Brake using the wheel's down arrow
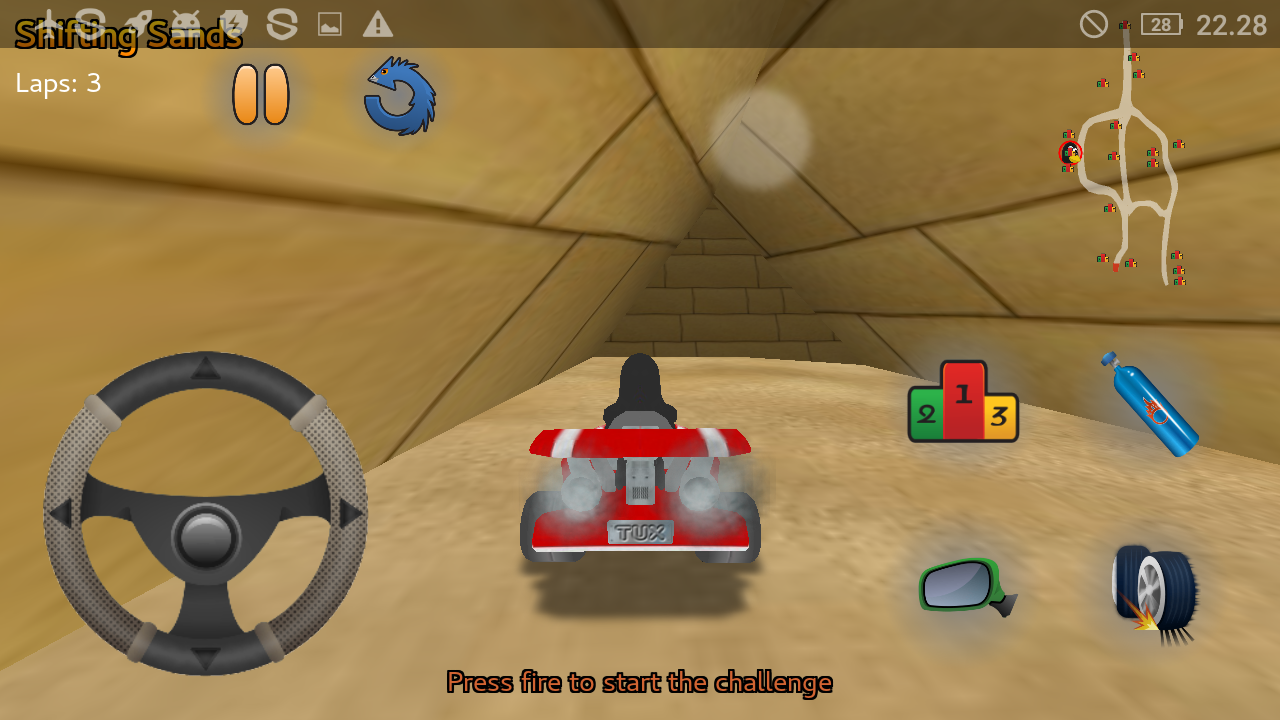This screenshot has height=720, width=1280. [206, 658]
